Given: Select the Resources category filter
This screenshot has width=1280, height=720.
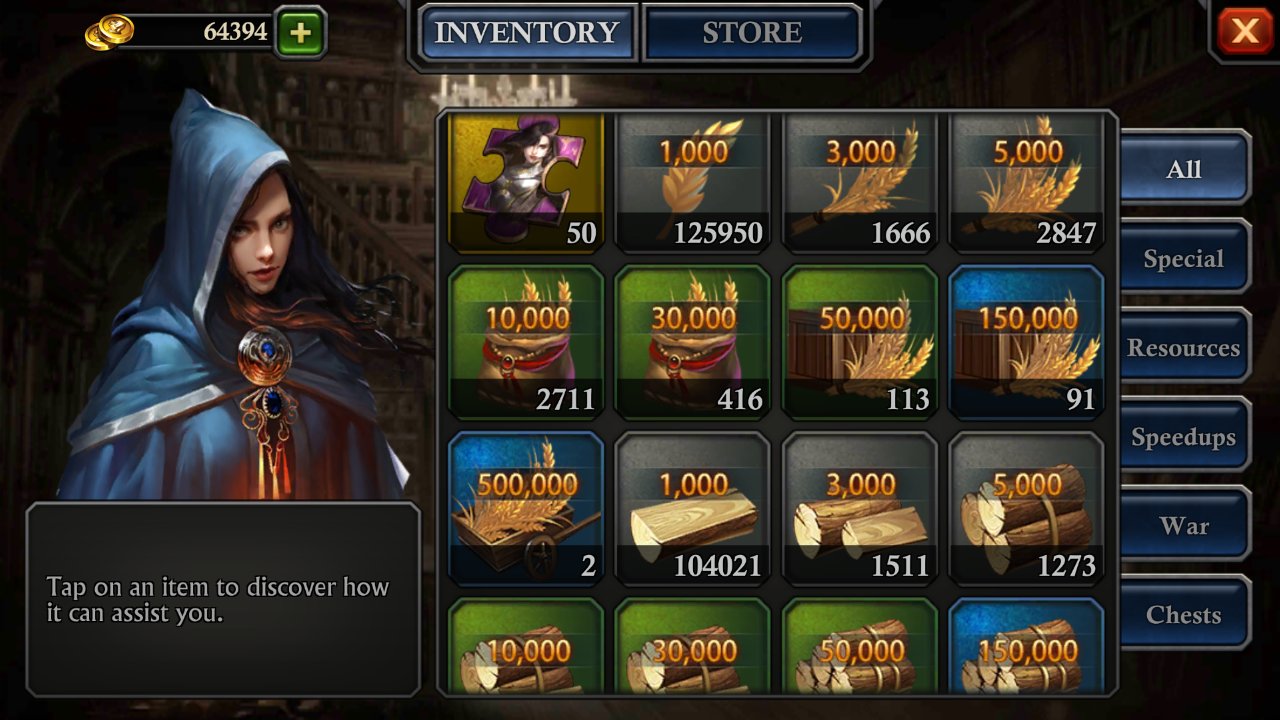Looking at the screenshot, I should coord(1184,348).
